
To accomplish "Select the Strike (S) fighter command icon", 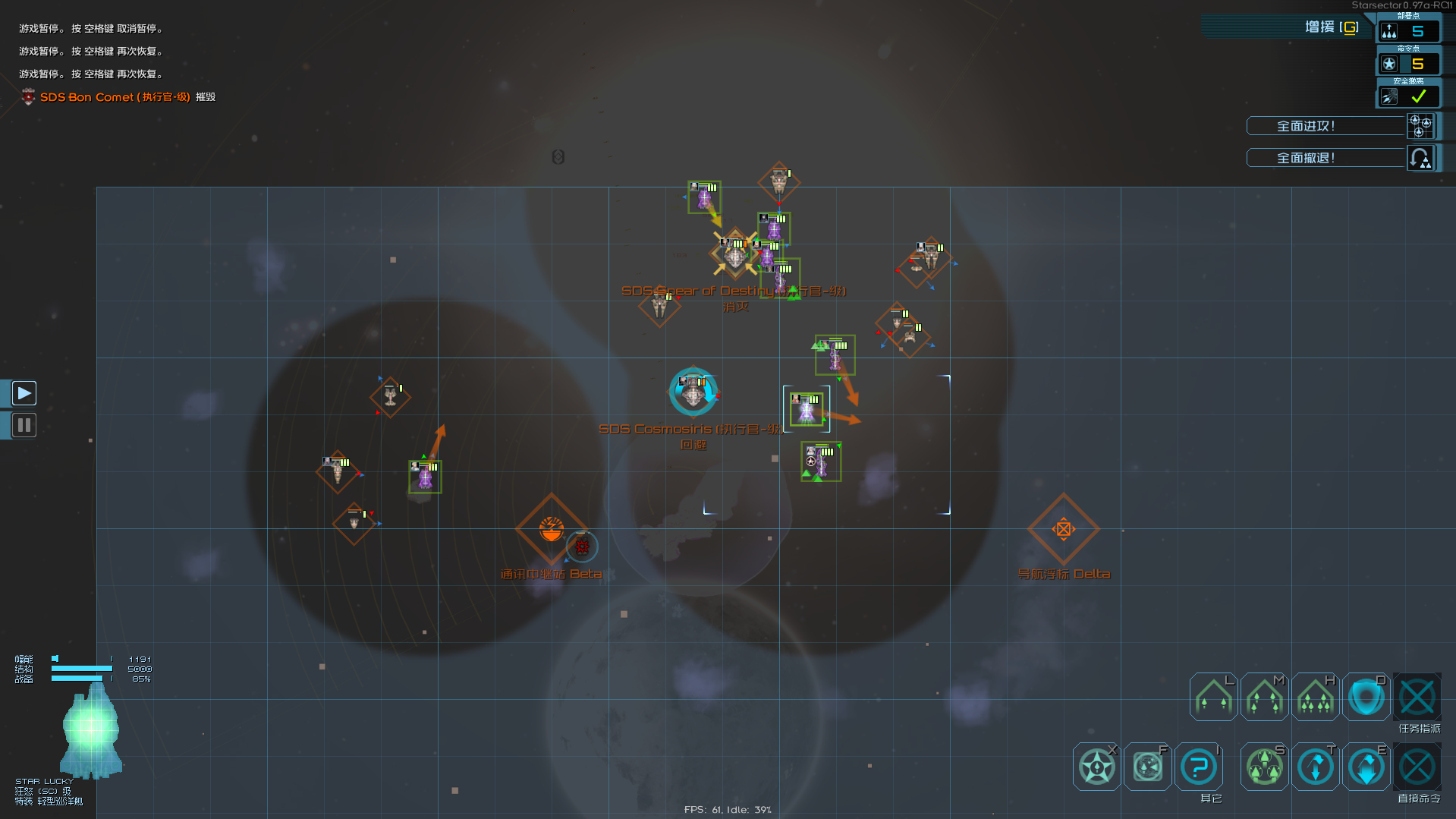I will coord(1263,766).
